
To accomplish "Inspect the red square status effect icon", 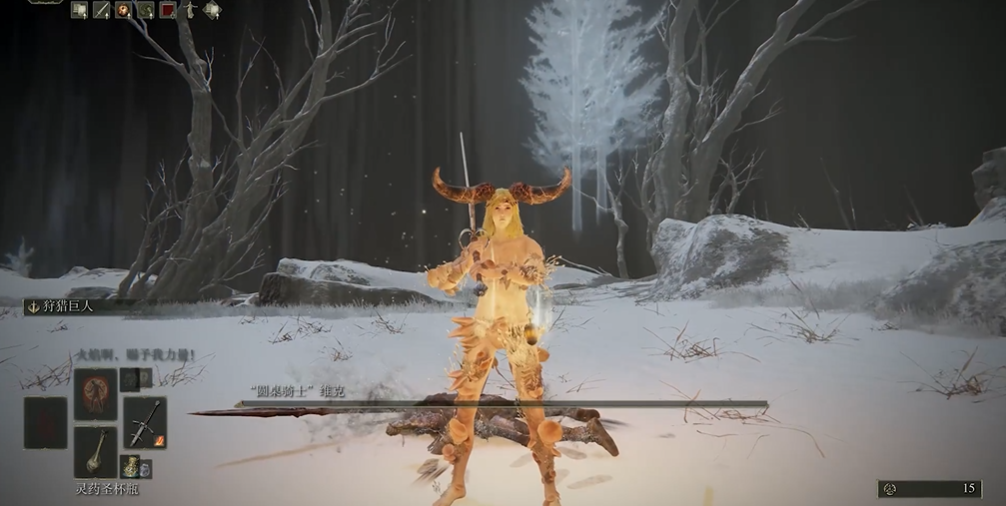I will [168, 10].
